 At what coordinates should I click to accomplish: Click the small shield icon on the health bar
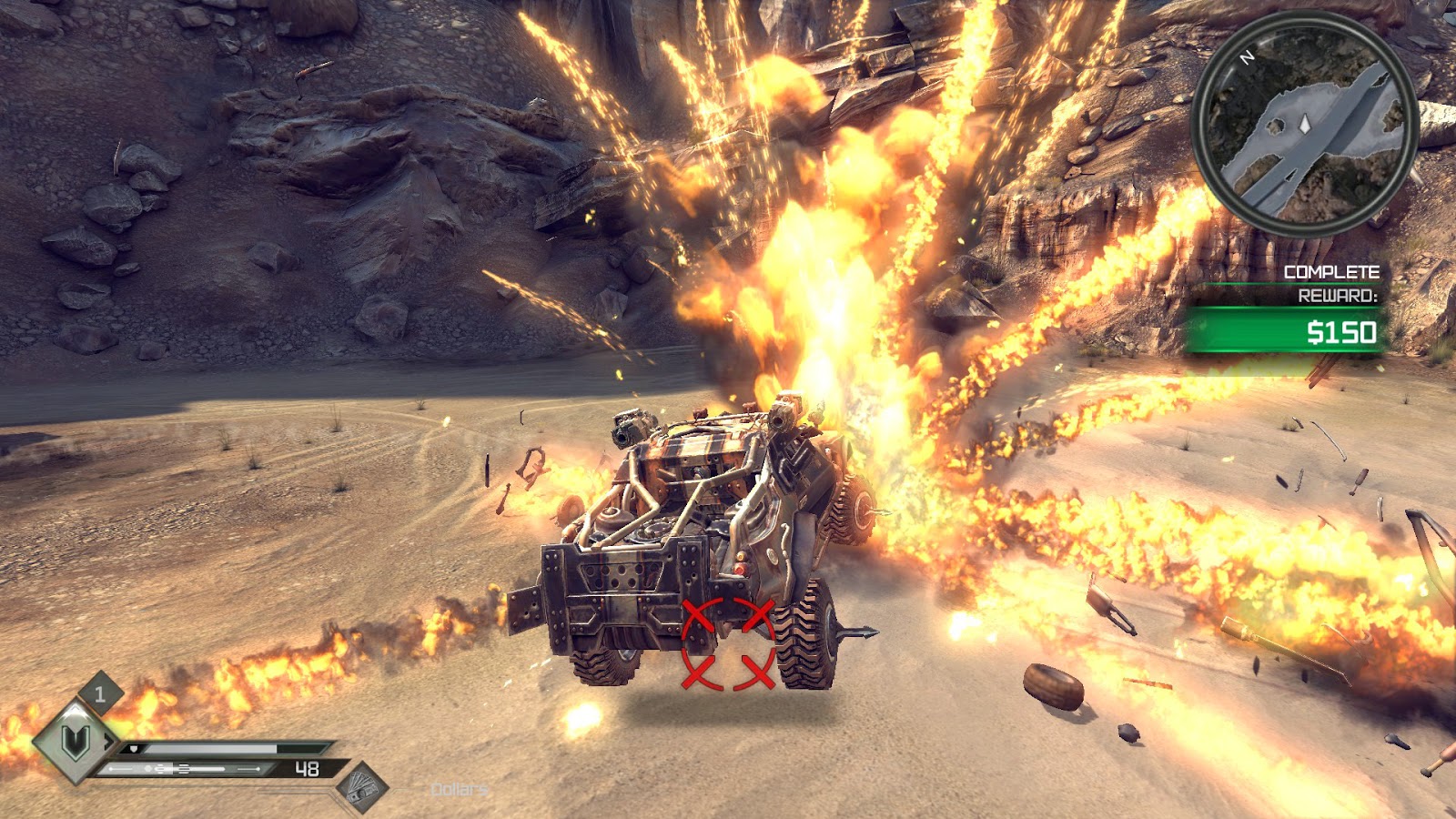[x=133, y=749]
